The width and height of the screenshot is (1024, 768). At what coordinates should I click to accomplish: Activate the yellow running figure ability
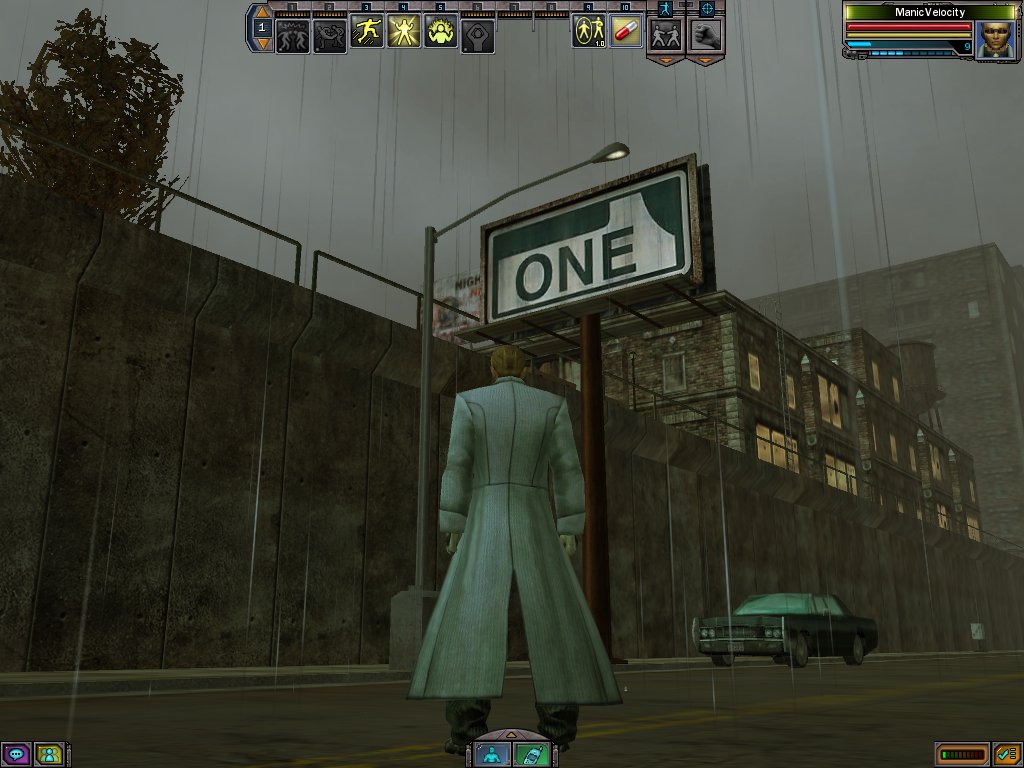click(367, 34)
